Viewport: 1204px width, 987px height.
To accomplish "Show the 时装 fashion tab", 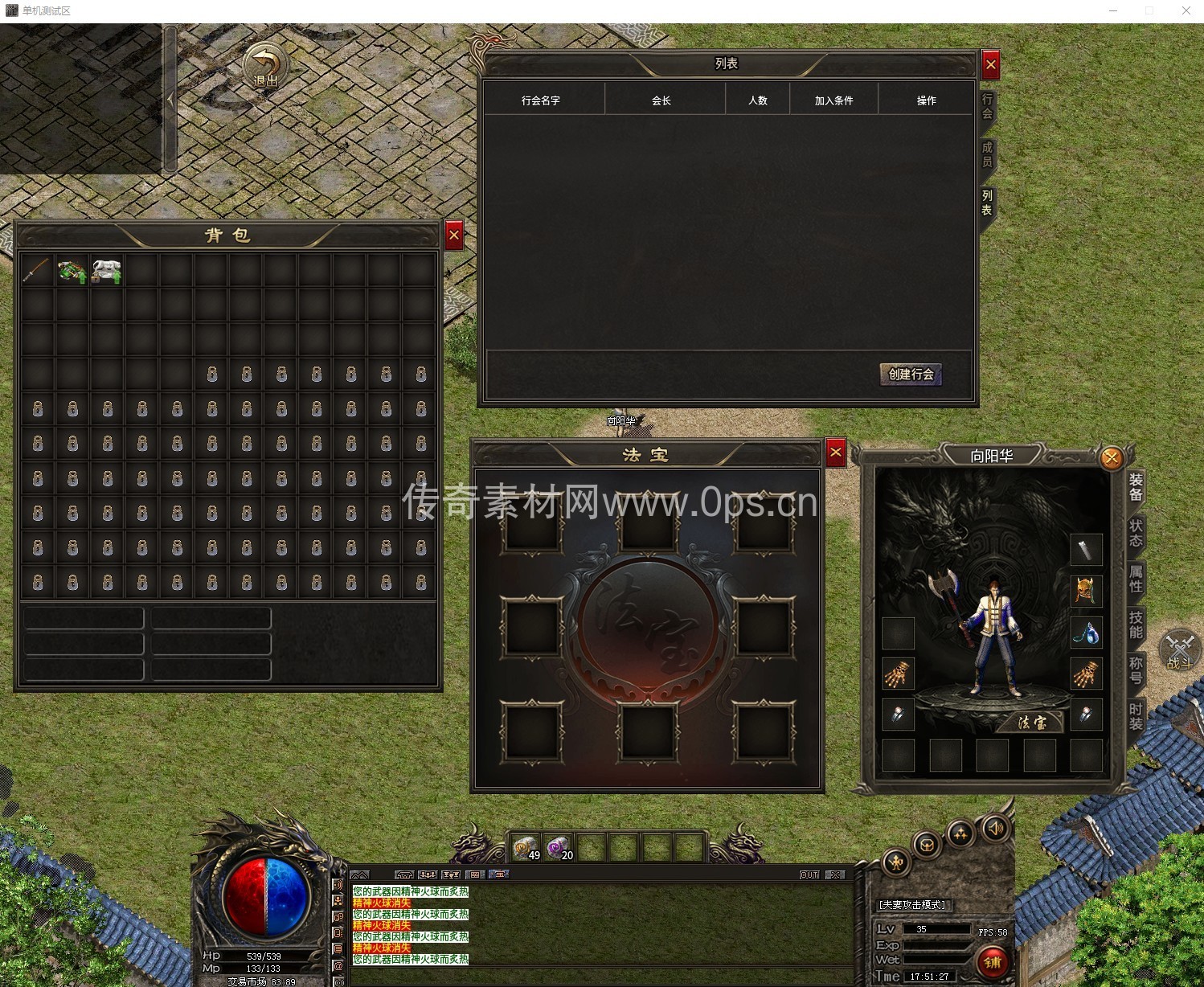I will [x=1136, y=716].
